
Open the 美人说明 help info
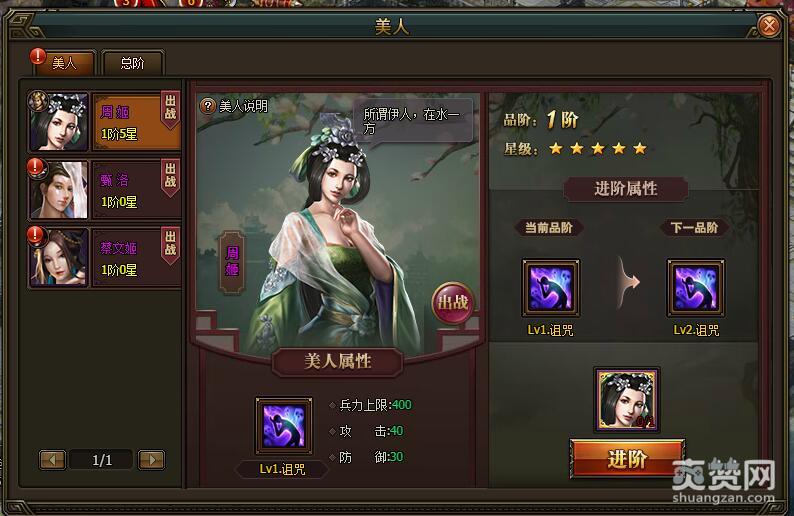click(235, 106)
